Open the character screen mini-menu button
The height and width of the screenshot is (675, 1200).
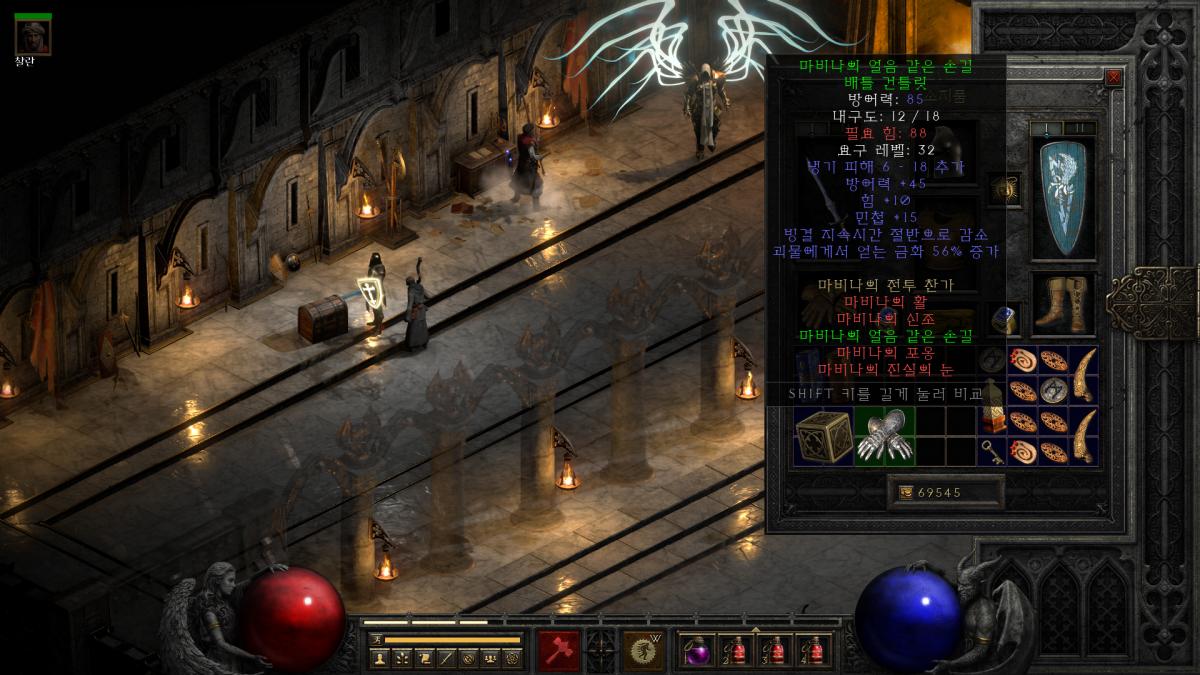pos(380,658)
